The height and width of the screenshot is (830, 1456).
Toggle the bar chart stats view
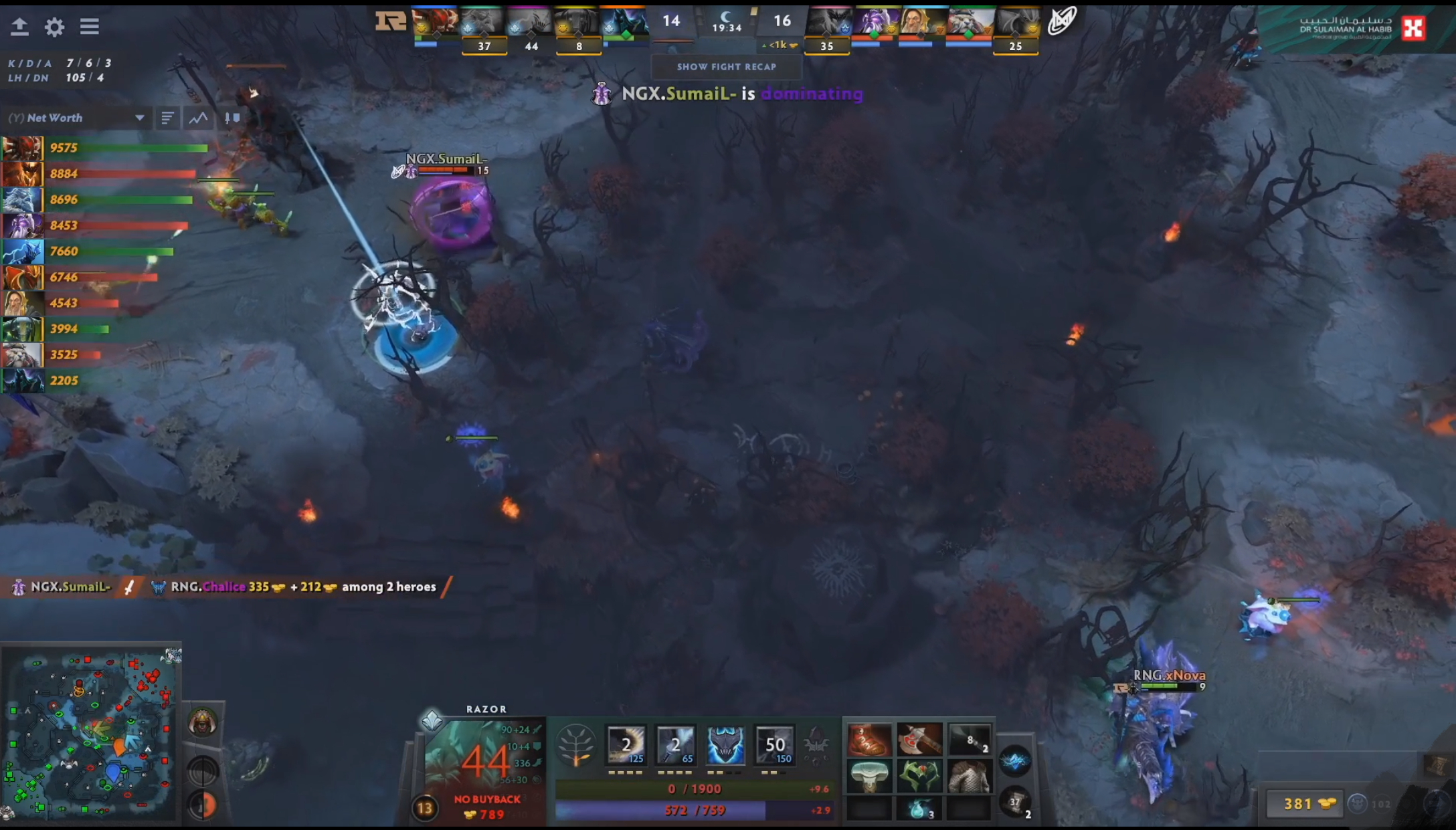click(x=167, y=118)
